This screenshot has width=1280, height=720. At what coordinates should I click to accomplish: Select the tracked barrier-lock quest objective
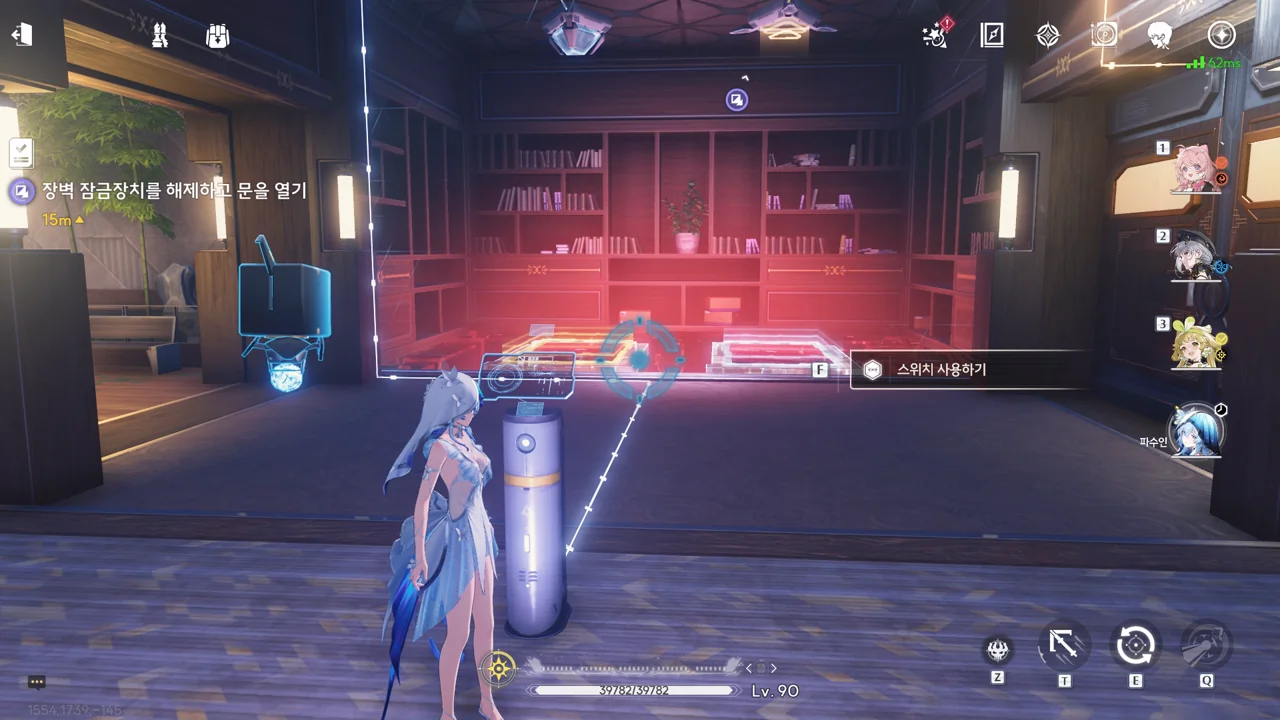point(174,191)
